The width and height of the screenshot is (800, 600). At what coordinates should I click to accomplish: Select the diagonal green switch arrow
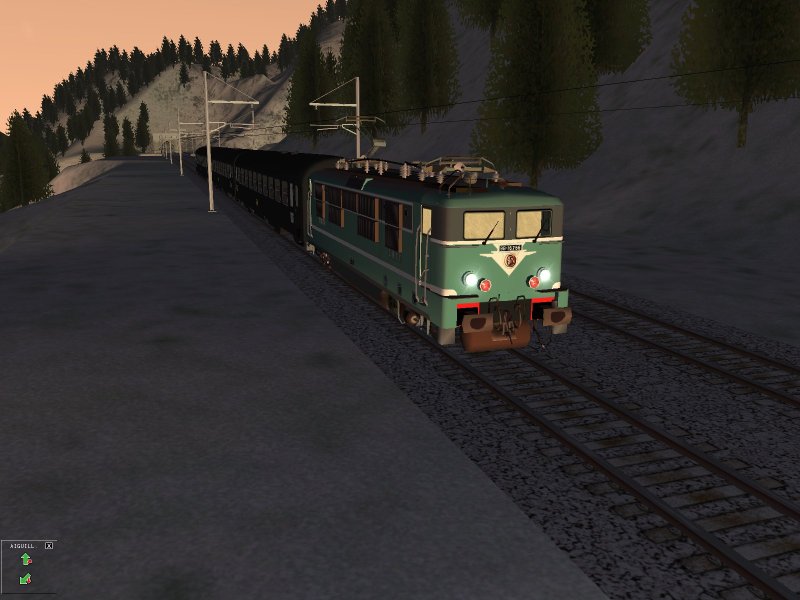[x=25, y=578]
